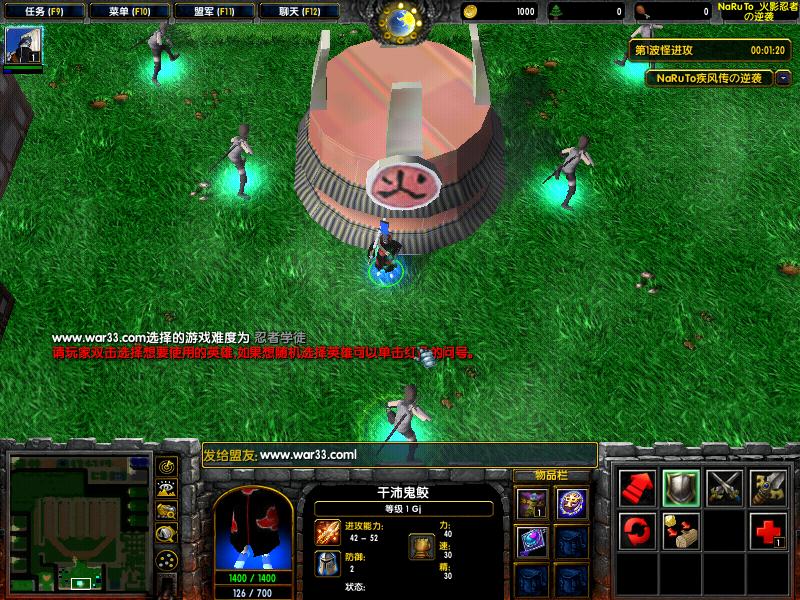This screenshot has width=800, height=600.
Task: Toggle minimap terrain display button
Action: 167,489
